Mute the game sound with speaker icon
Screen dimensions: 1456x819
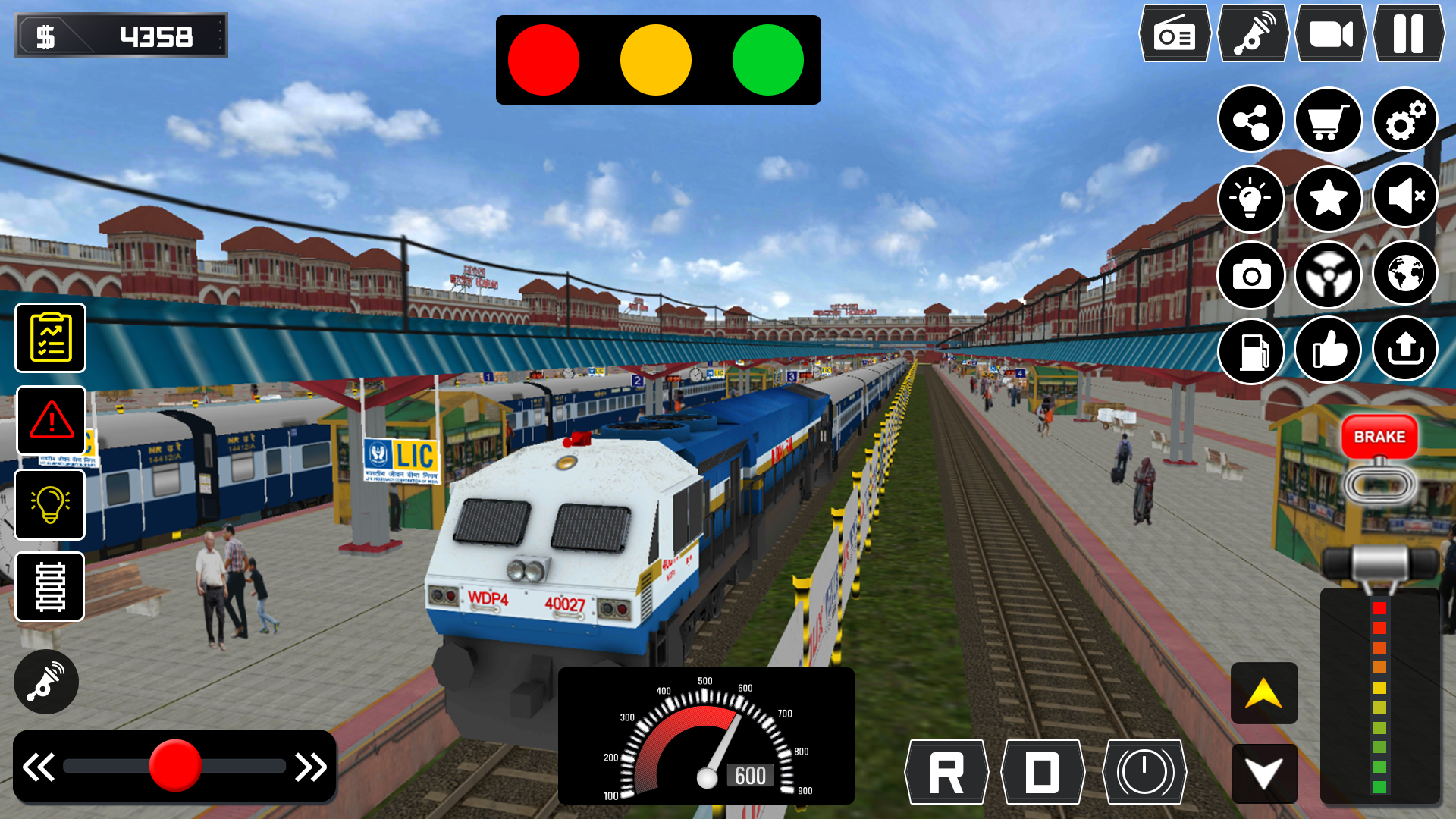[x=1404, y=197]
